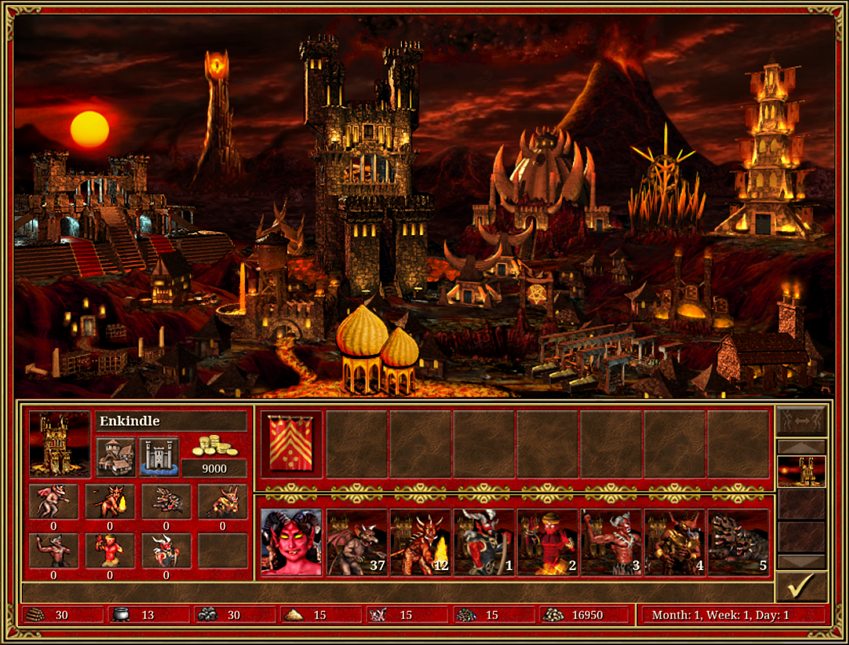Screen dimensions: 849x645
Task: Activate the split stack arrows button
Action: [801, 420]
